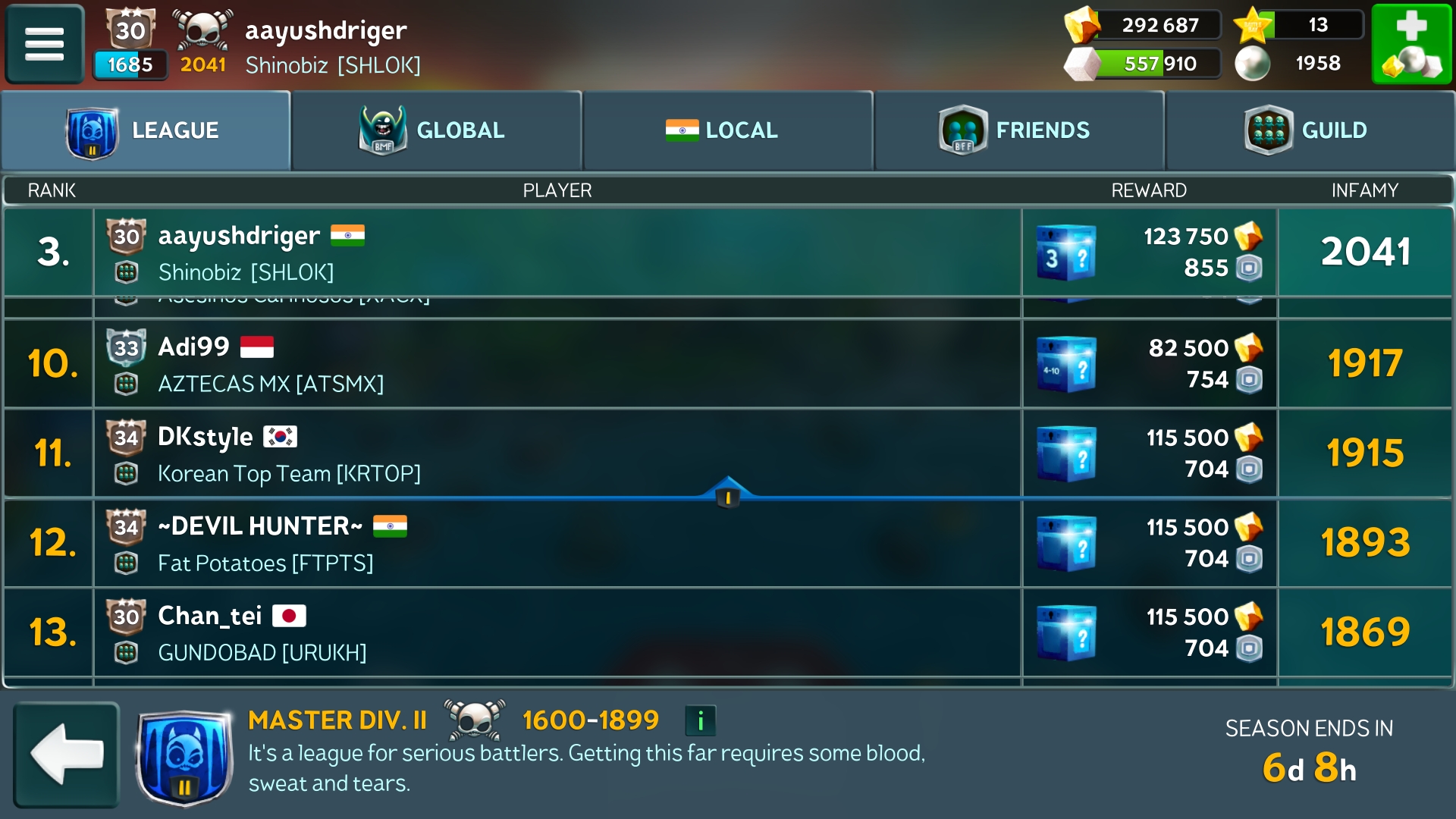Open the Local leaderboard tab
This screenshot has height=819, width=1456.
pos(727,130)
